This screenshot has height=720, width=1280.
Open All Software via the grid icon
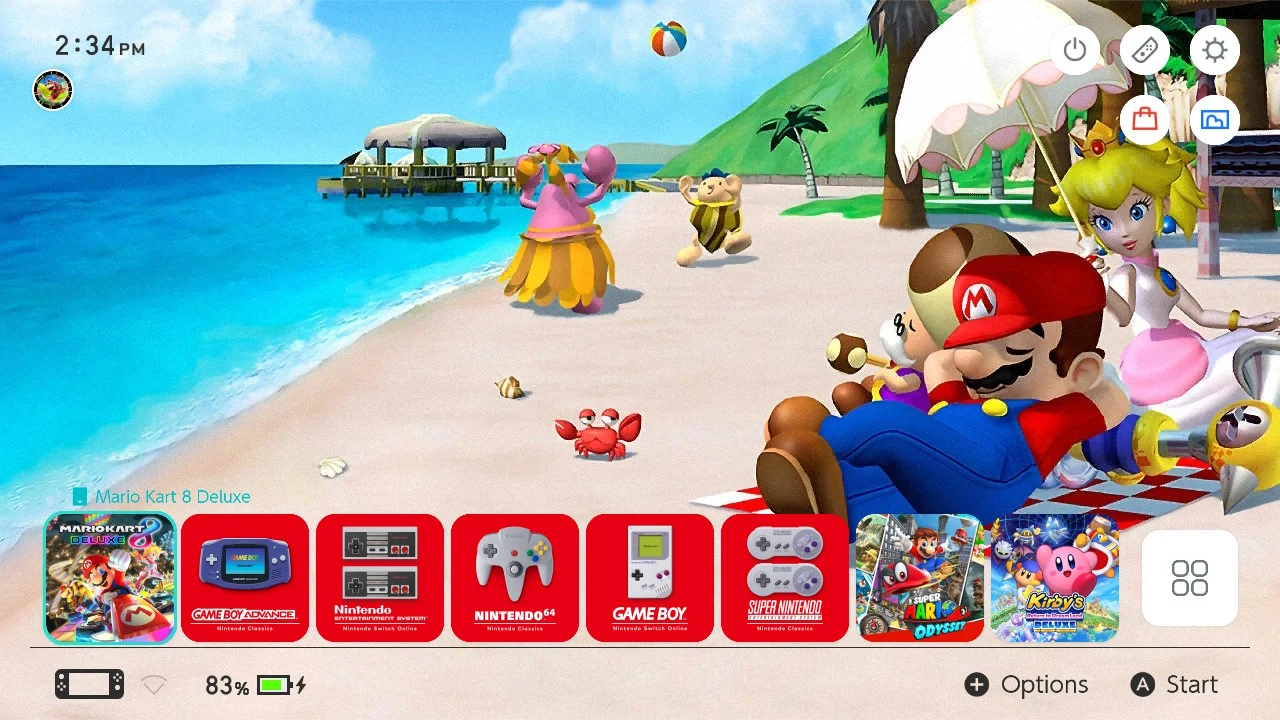[1189, 578]
